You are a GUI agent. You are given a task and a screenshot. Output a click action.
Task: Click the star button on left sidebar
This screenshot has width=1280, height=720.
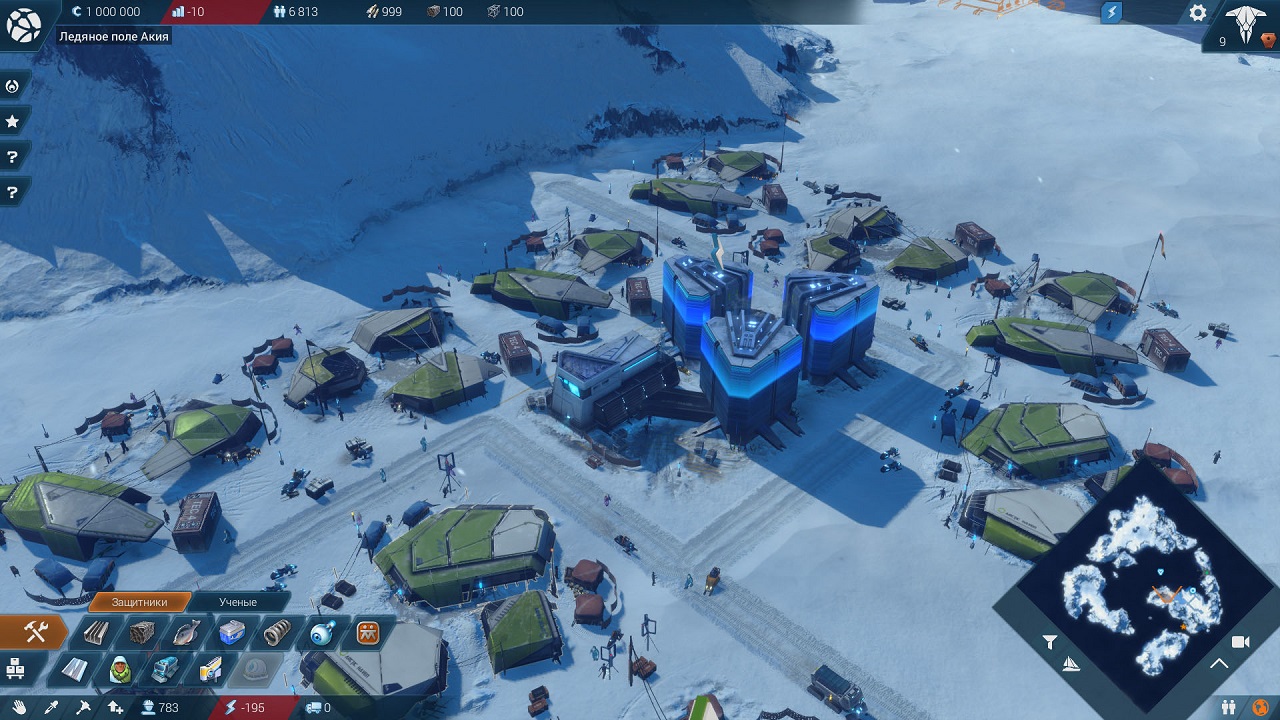(13, 122)
